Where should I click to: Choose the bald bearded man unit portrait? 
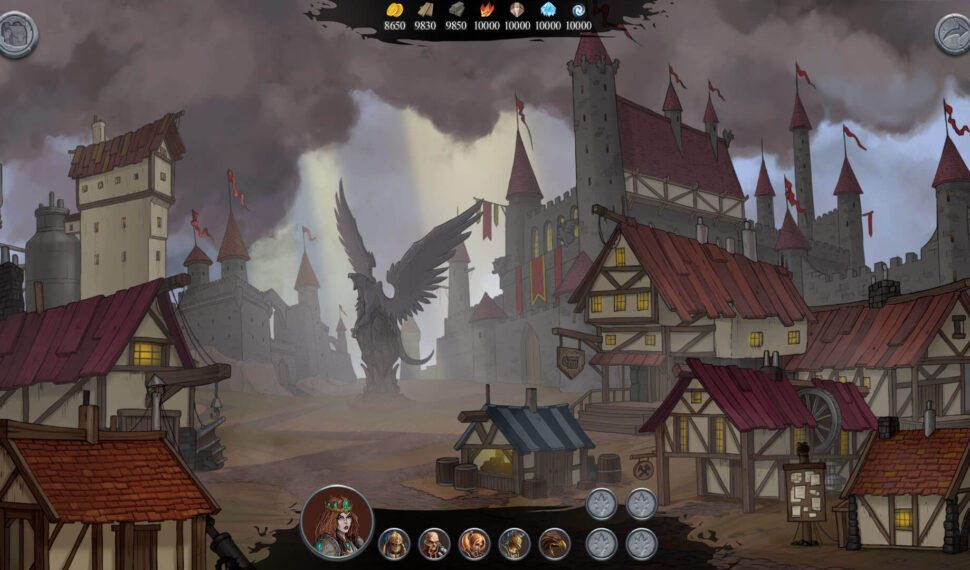click(x=434, y=544)
